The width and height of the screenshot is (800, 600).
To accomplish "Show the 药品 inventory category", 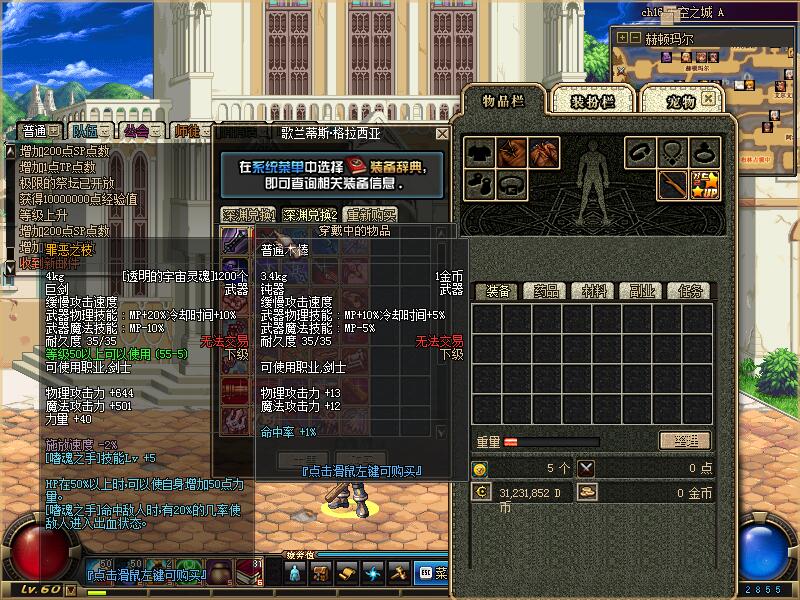I will (546, 291).
